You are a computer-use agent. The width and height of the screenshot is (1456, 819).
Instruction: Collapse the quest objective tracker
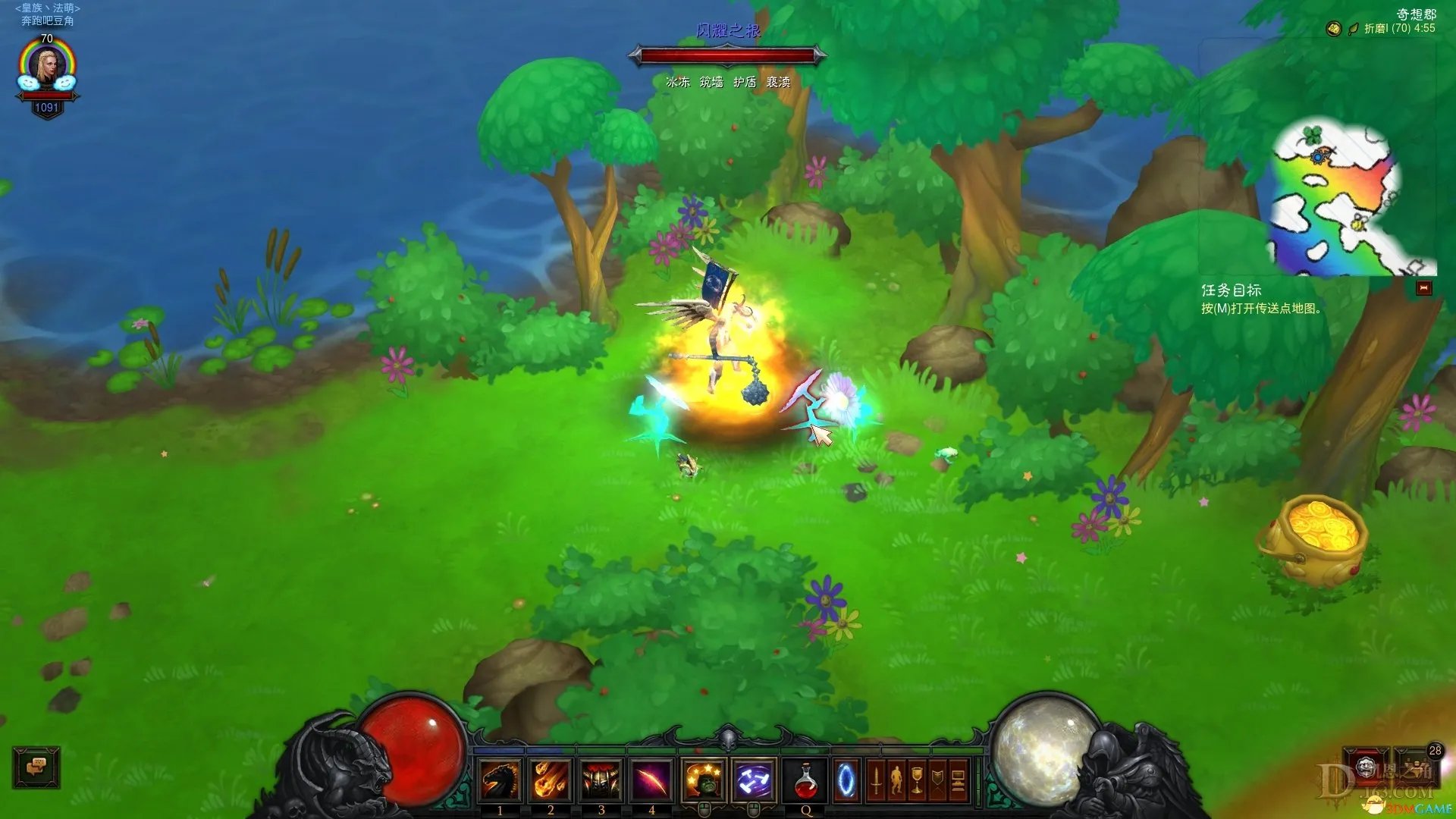1423,288
